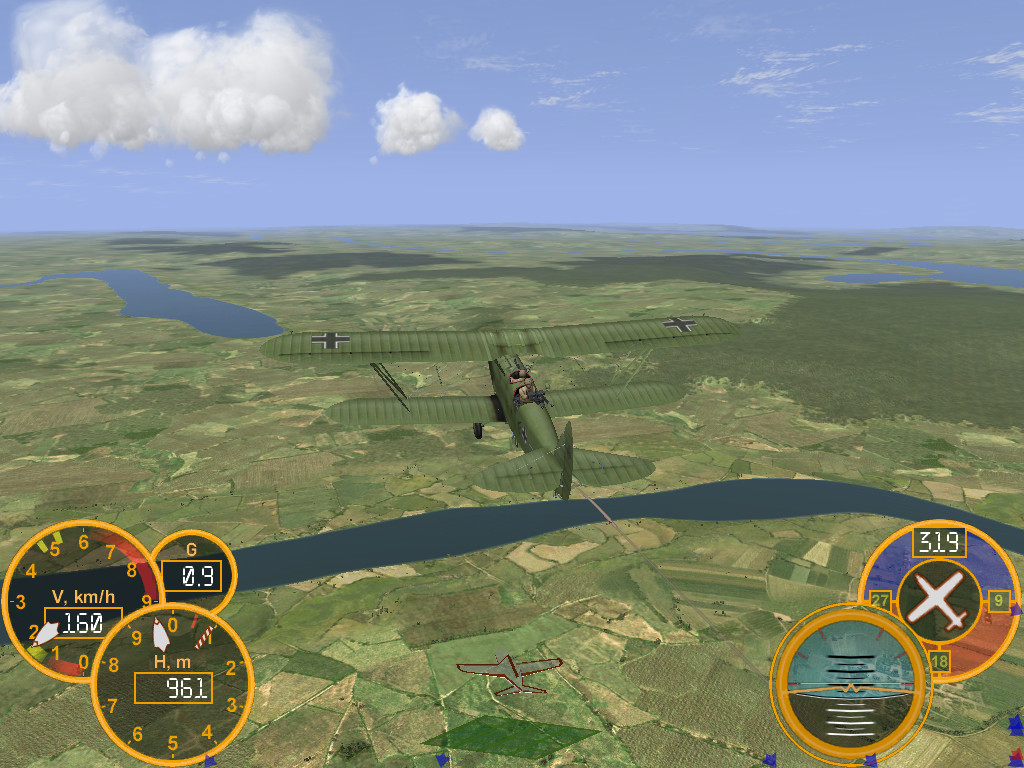
Task: Click the G-force meter
Action: (x=191, y=568)
